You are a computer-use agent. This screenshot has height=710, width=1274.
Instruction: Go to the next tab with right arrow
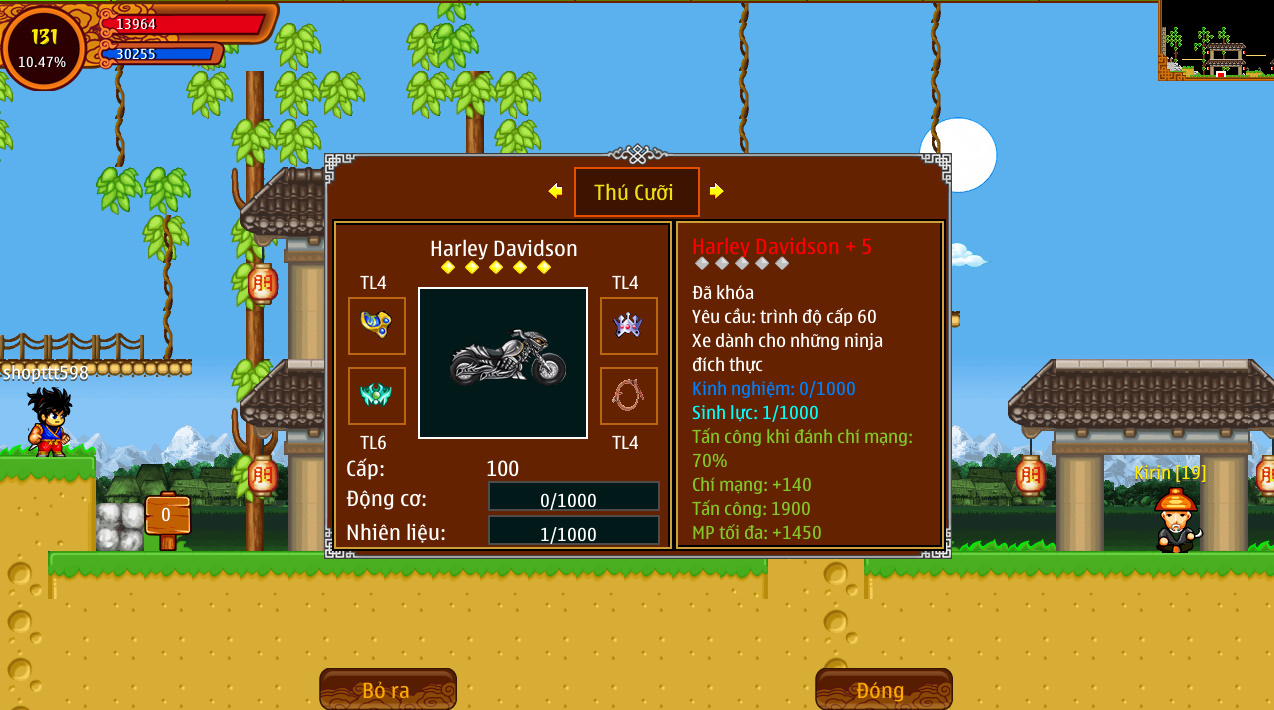pos(716,191)
